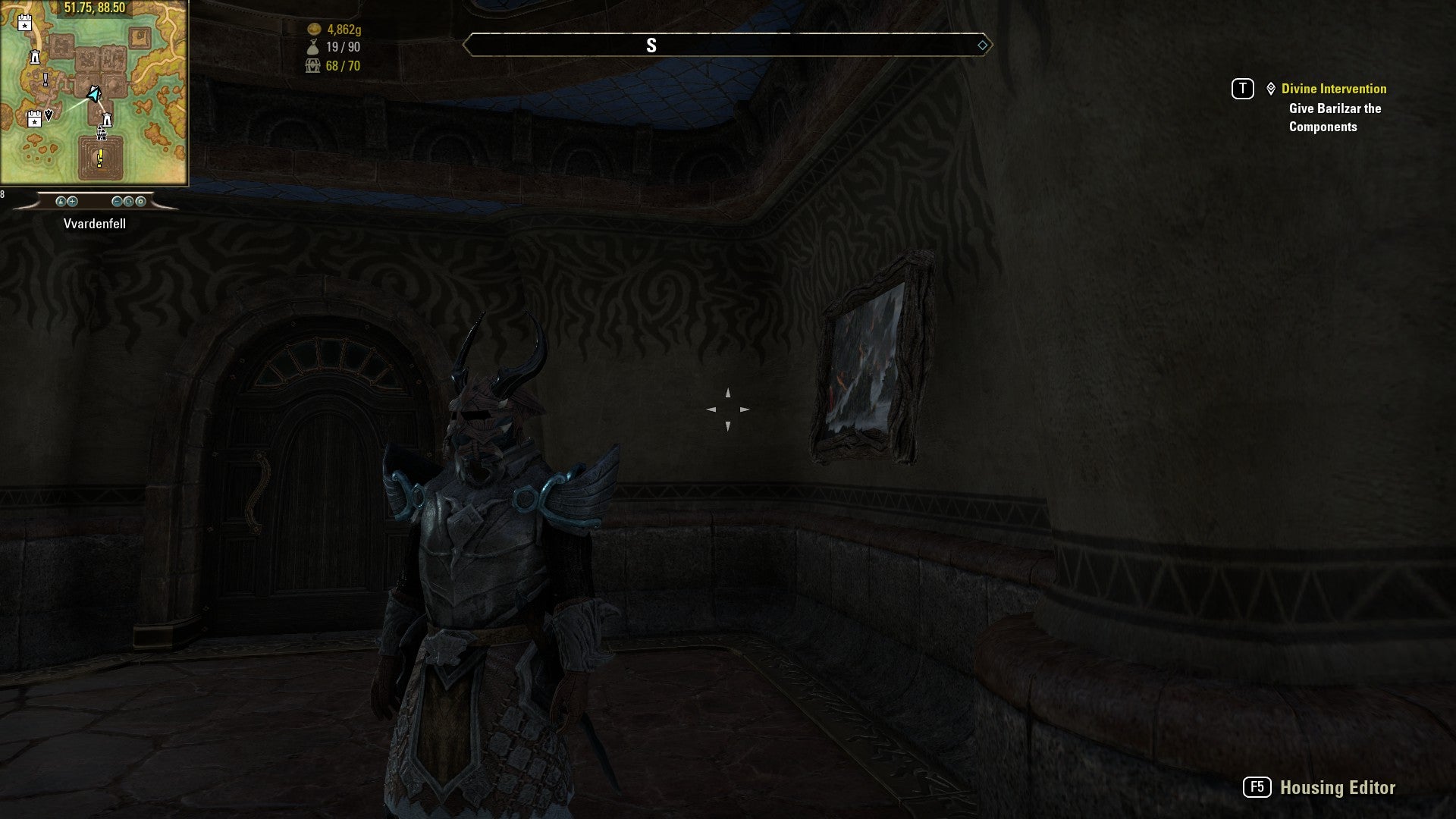This screenshot has height=819, width=1456.
Task: Open the minimap settings gear icon
Action: (141, 202)
